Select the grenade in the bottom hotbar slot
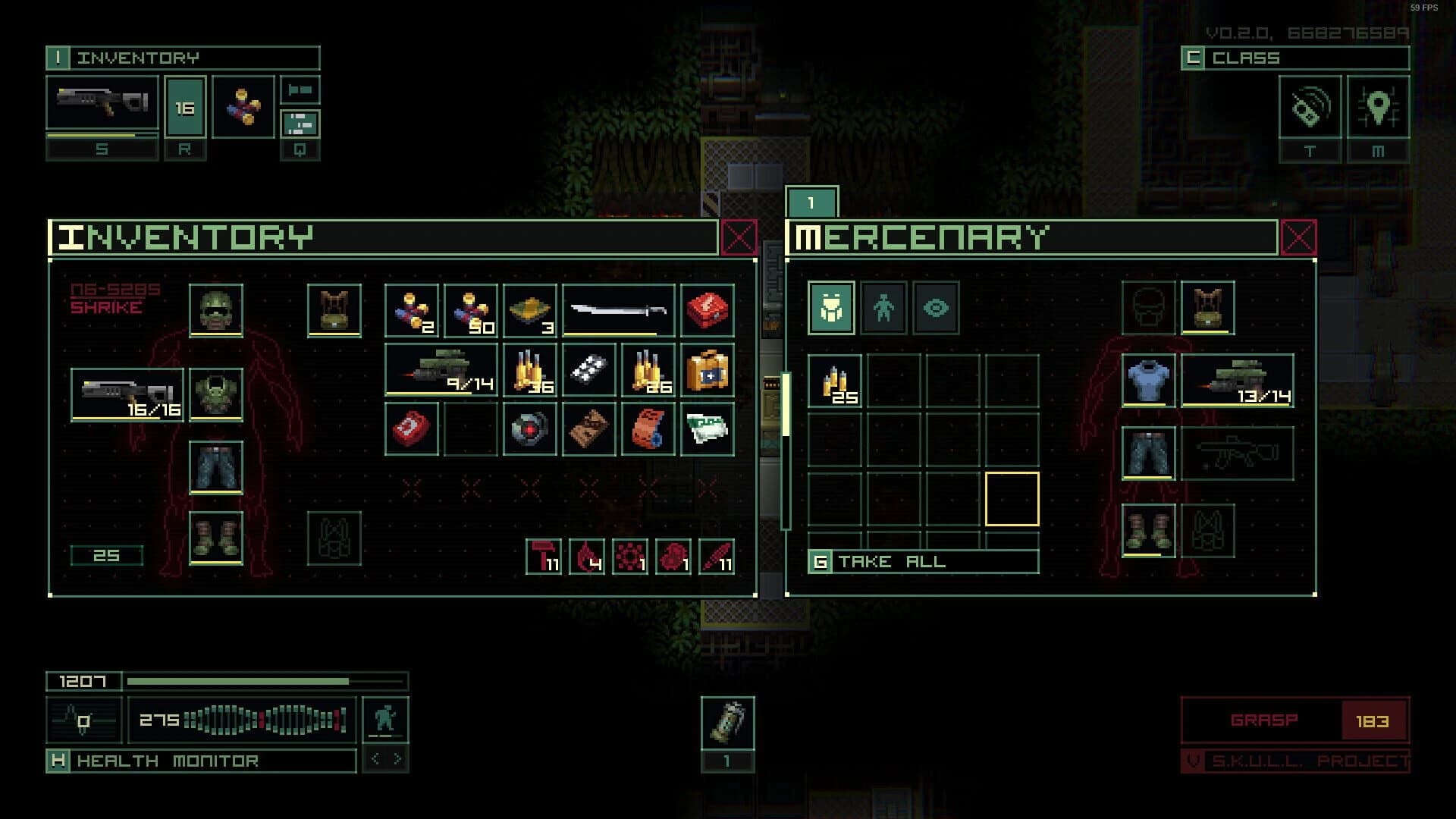Screen dimensions: 1456x819 point(728,722)
